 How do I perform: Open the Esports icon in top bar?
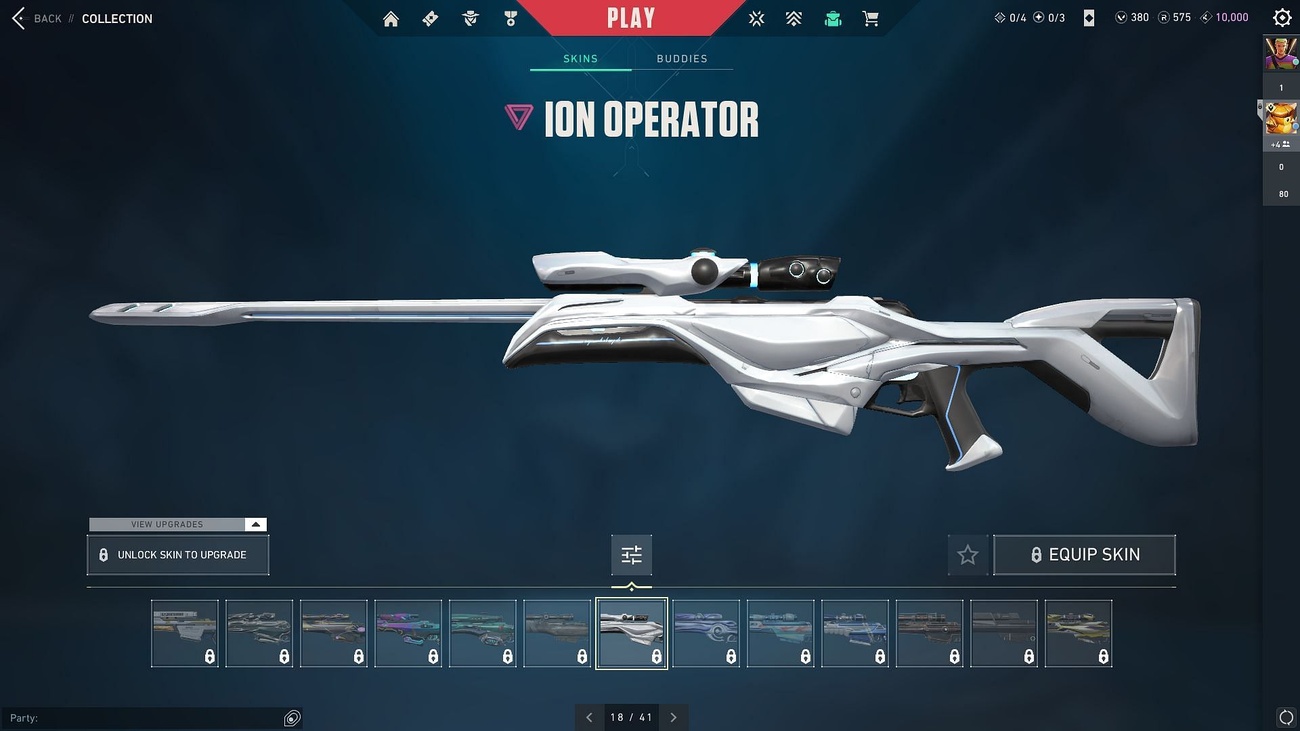tap(756, 17)
